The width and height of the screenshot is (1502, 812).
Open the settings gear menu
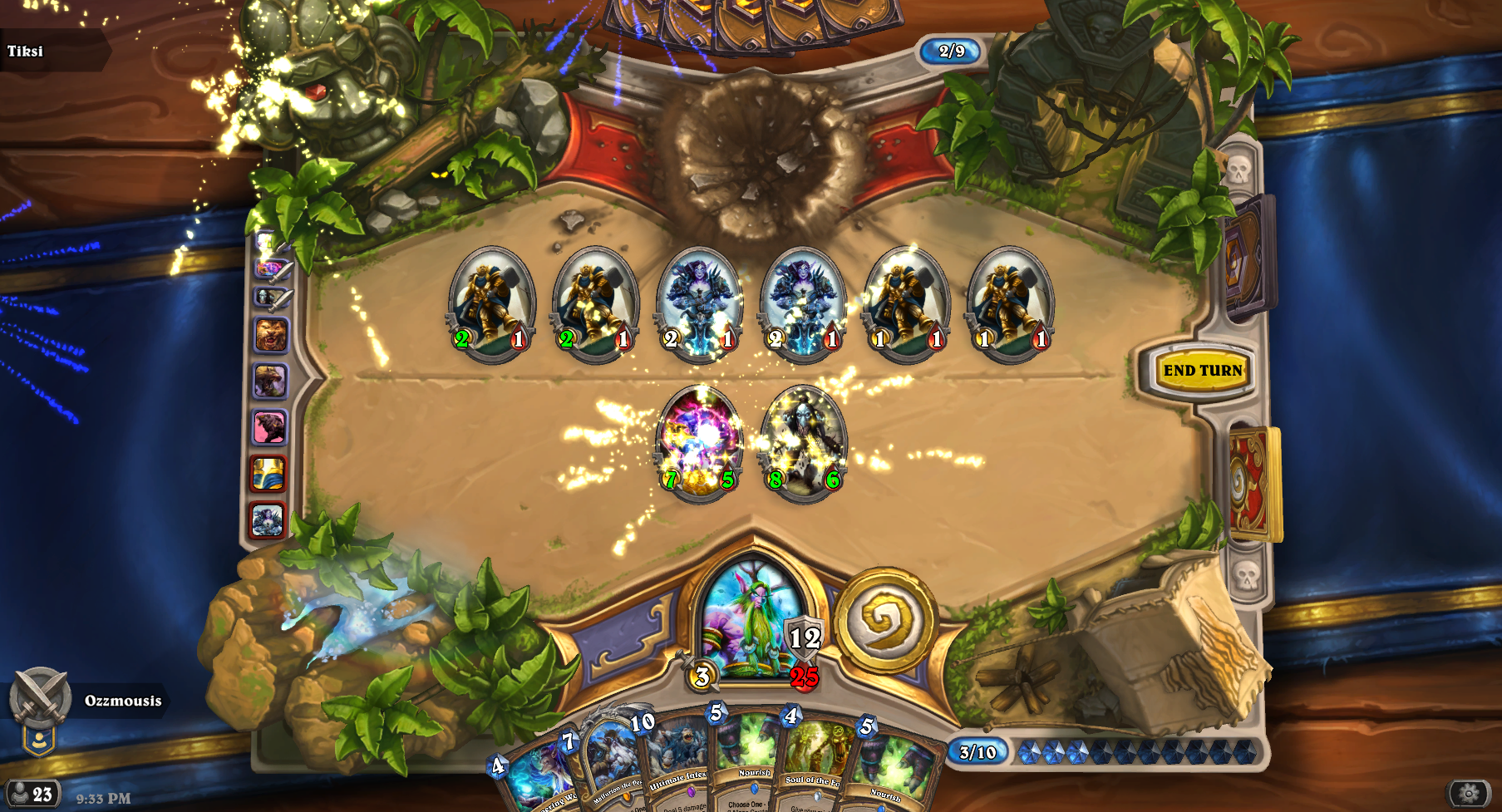pyautogui.click(x=1469, y=793)
